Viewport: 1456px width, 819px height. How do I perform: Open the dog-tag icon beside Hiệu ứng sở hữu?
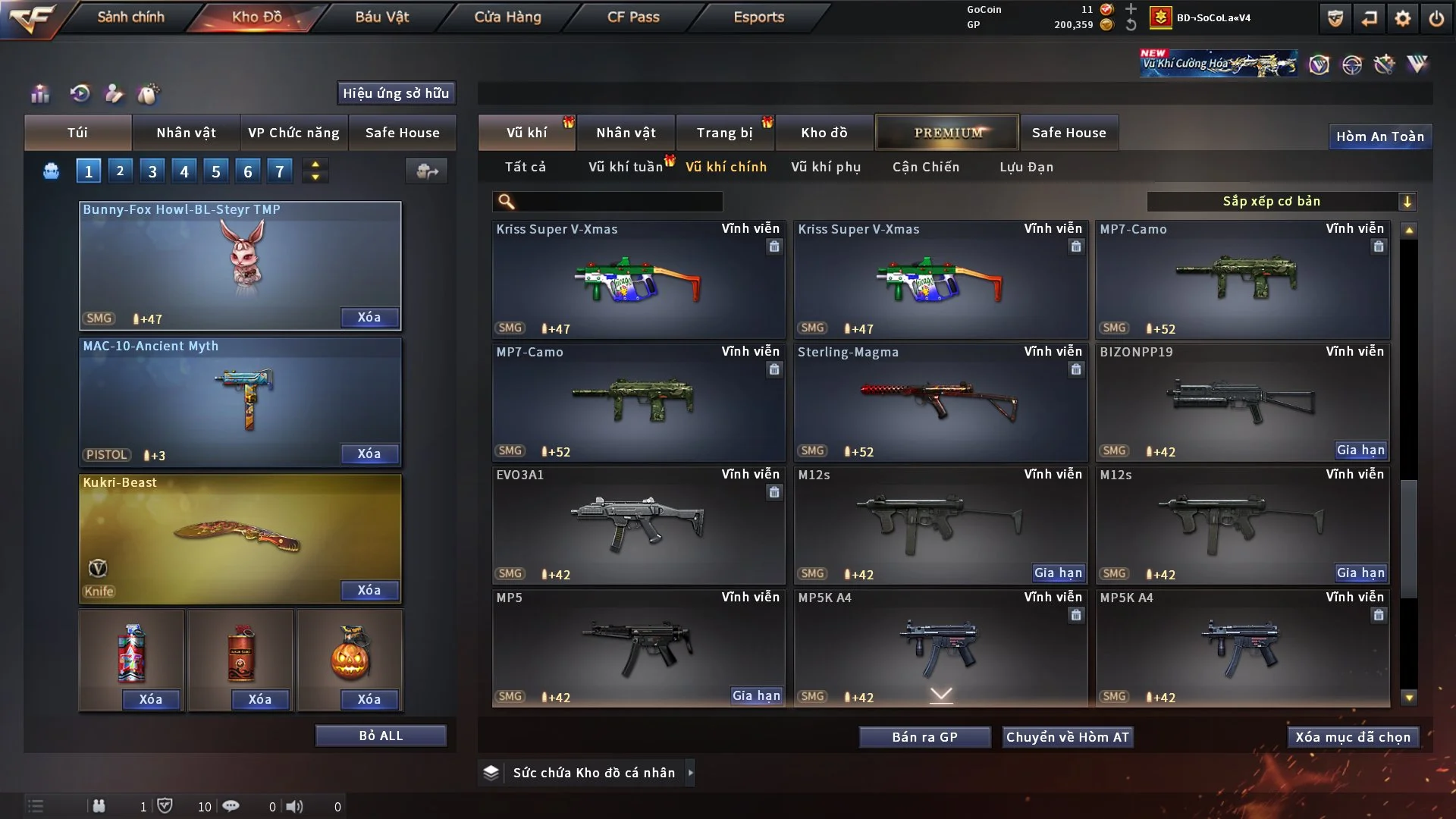pos(149,94)
